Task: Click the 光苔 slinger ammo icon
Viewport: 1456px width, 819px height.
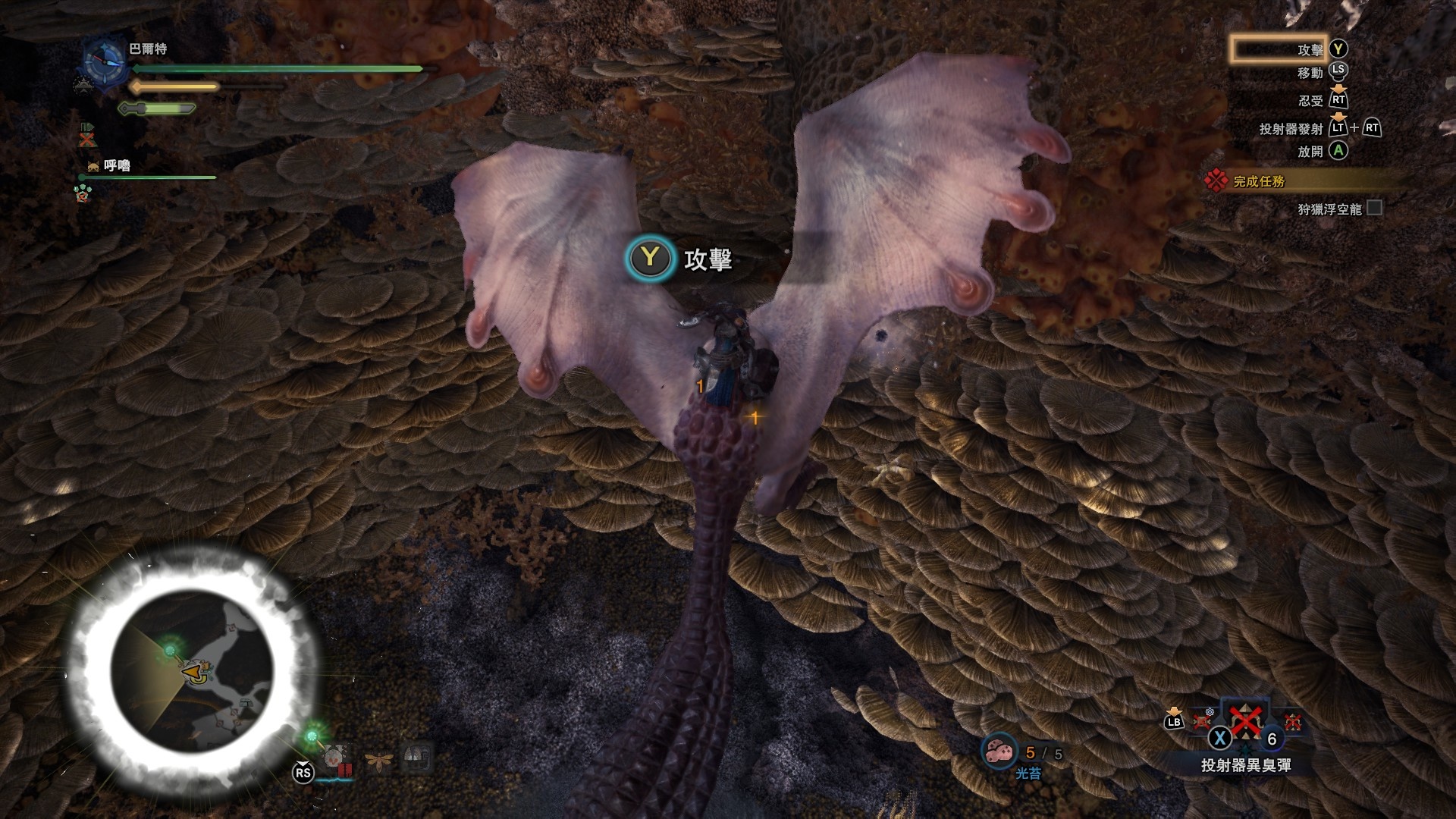Action: pos(998,751)
